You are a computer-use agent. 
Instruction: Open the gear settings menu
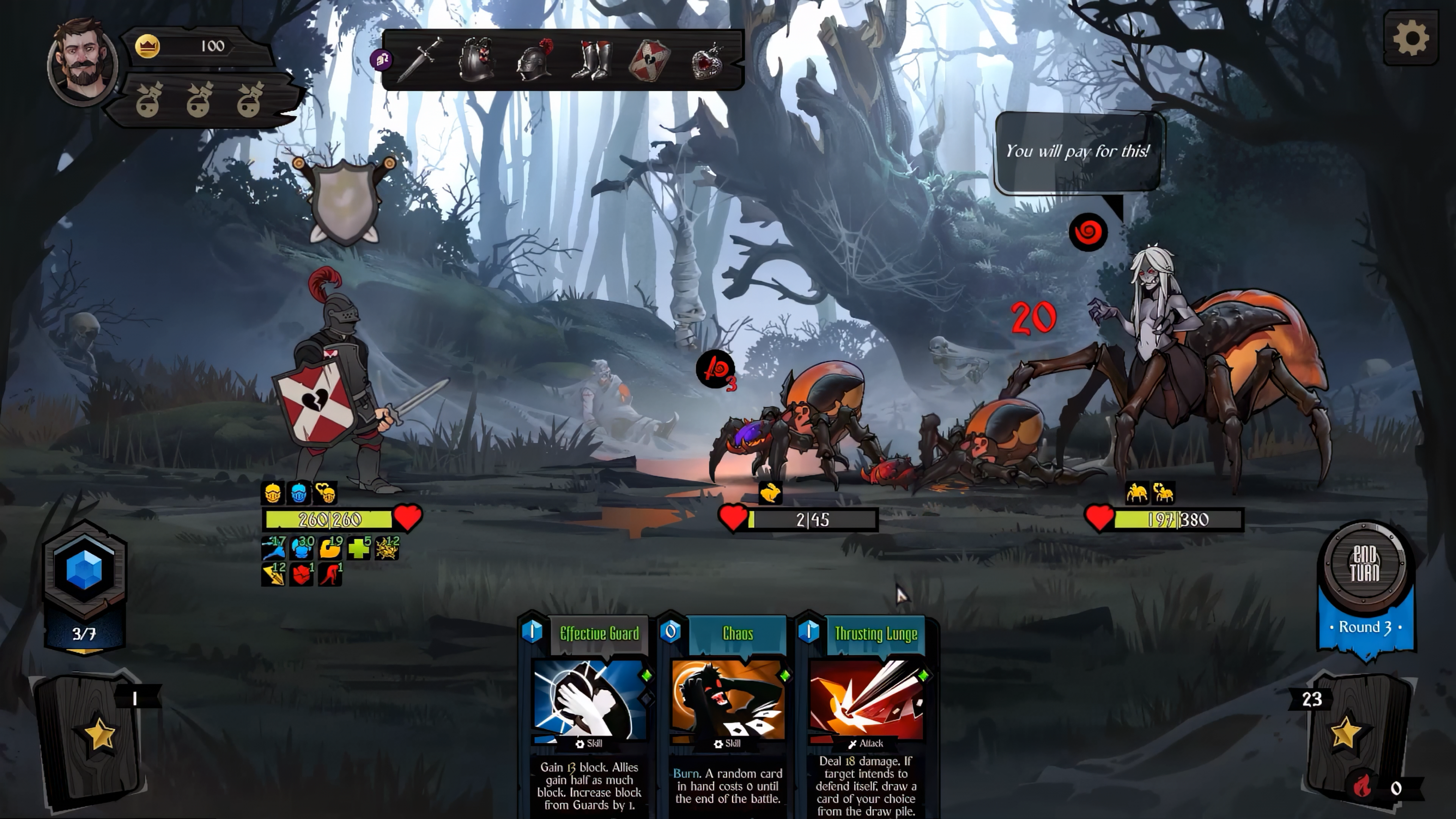(x=1411, y=38)
